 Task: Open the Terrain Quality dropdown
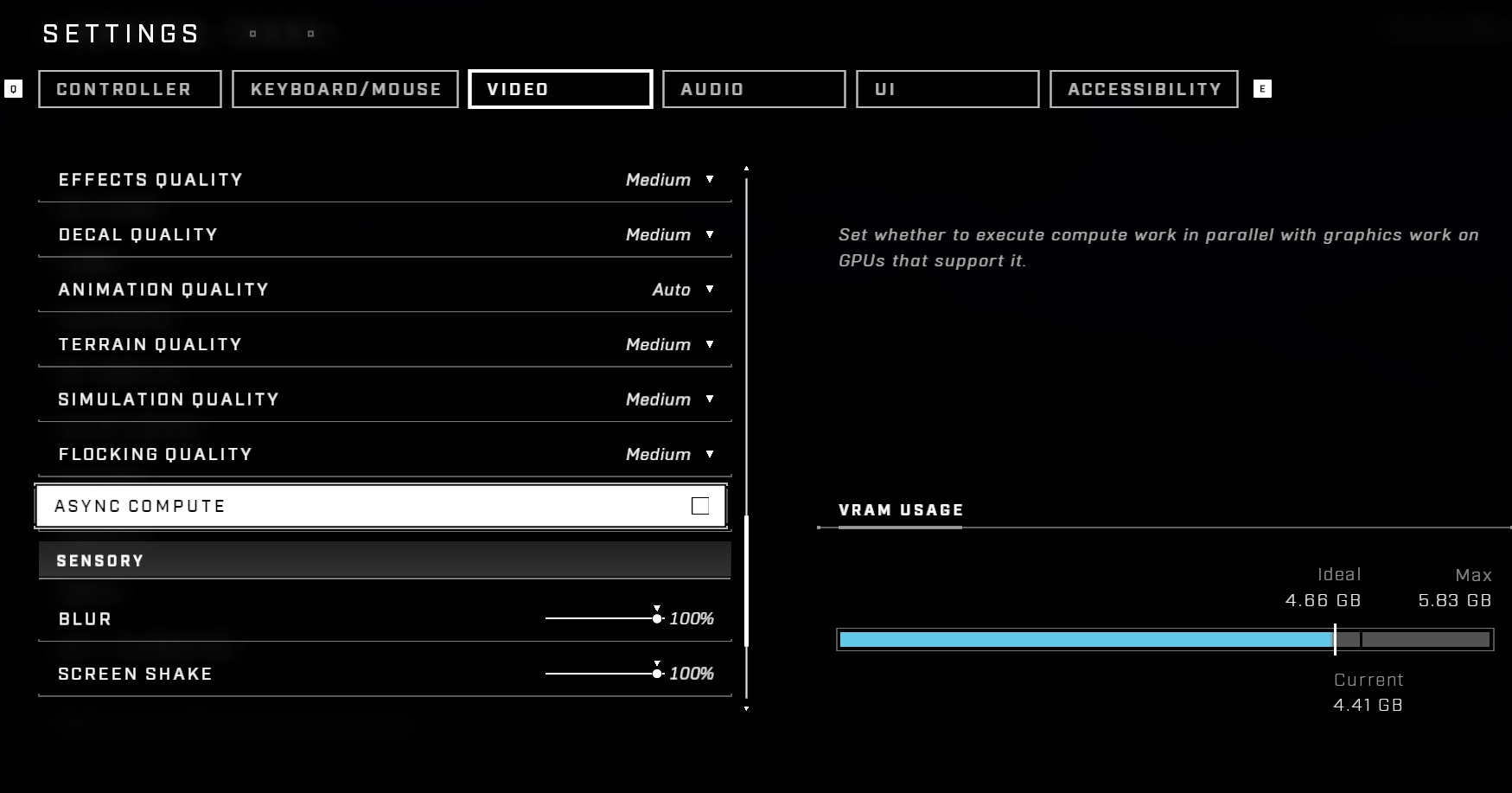(x=708, y=344)
